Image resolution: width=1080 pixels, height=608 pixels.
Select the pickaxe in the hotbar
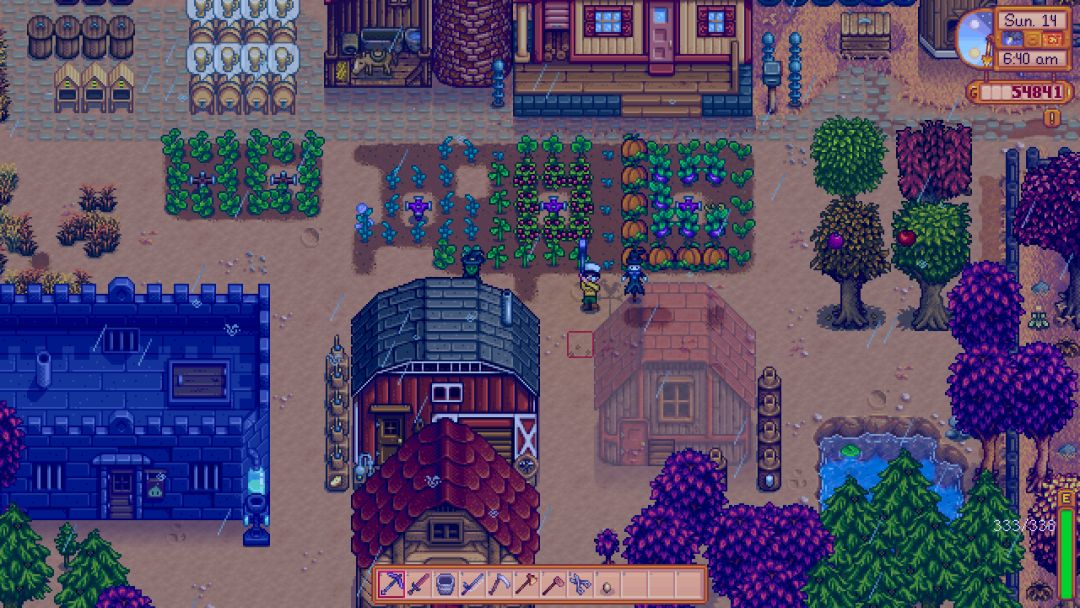(x=391, y=584)
